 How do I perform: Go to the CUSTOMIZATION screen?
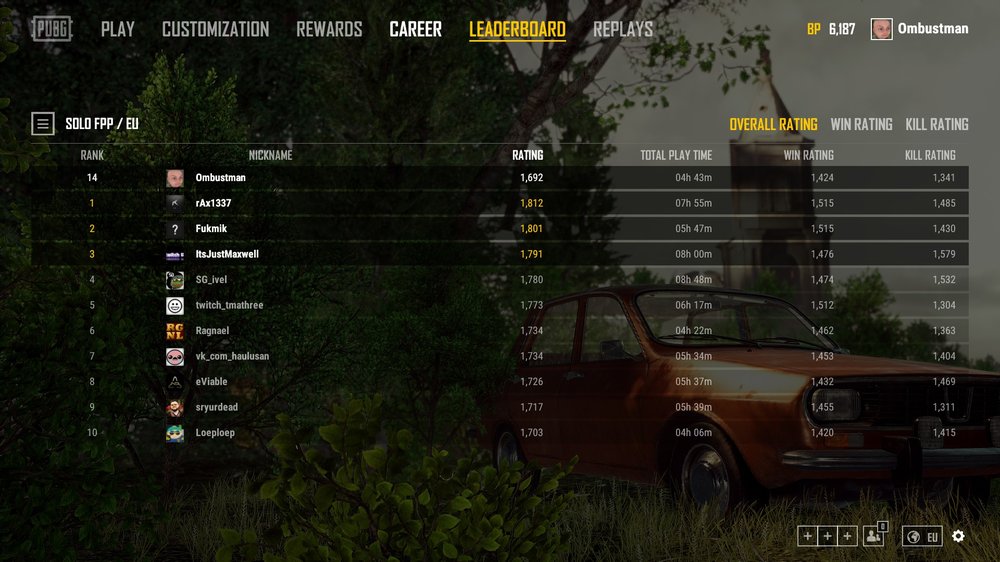215,29
